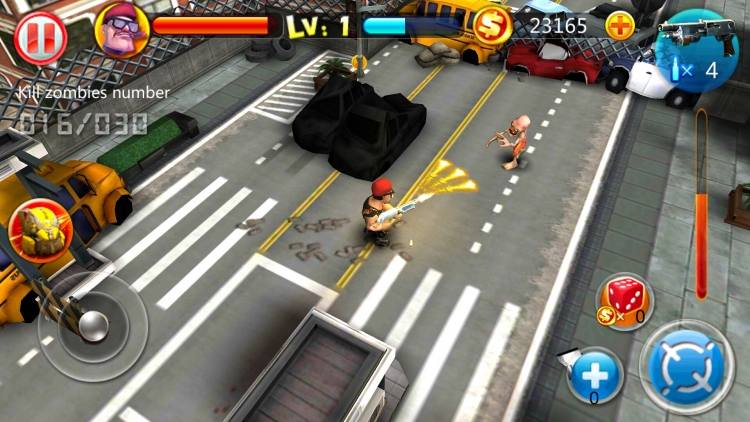Add more coins with the orange plus

coord(620,25)
